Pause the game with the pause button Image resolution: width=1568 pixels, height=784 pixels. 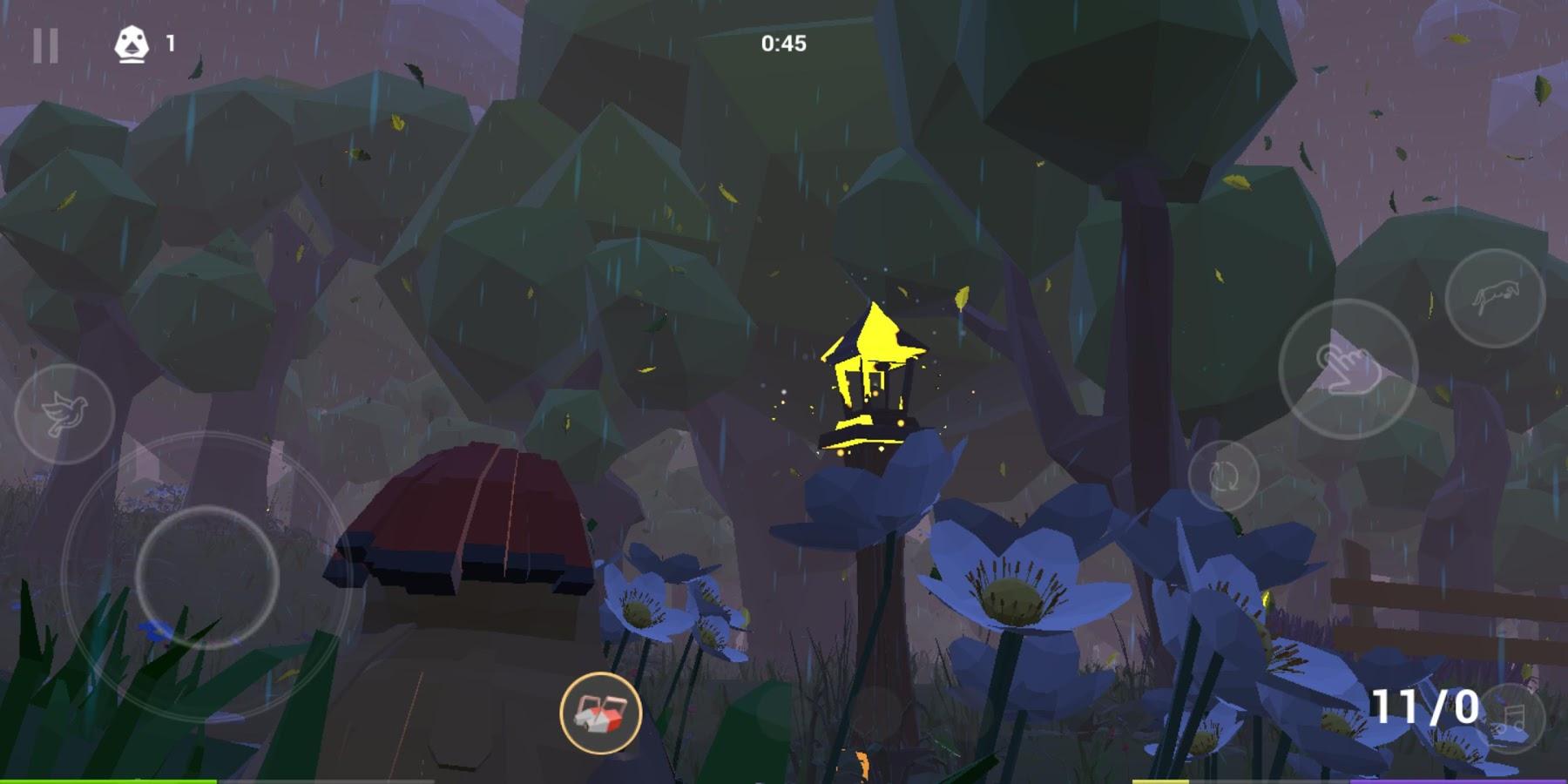point(45,45)
